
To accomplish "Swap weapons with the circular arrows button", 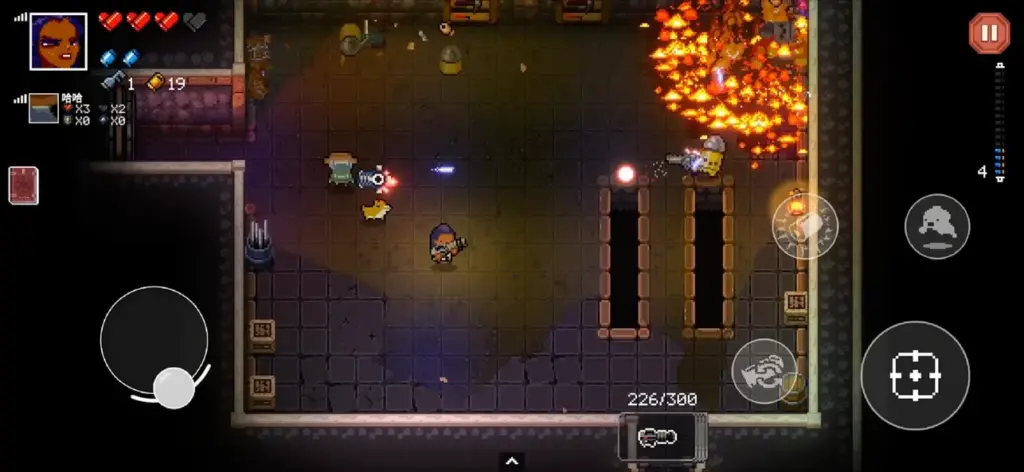I will point(763,371).
